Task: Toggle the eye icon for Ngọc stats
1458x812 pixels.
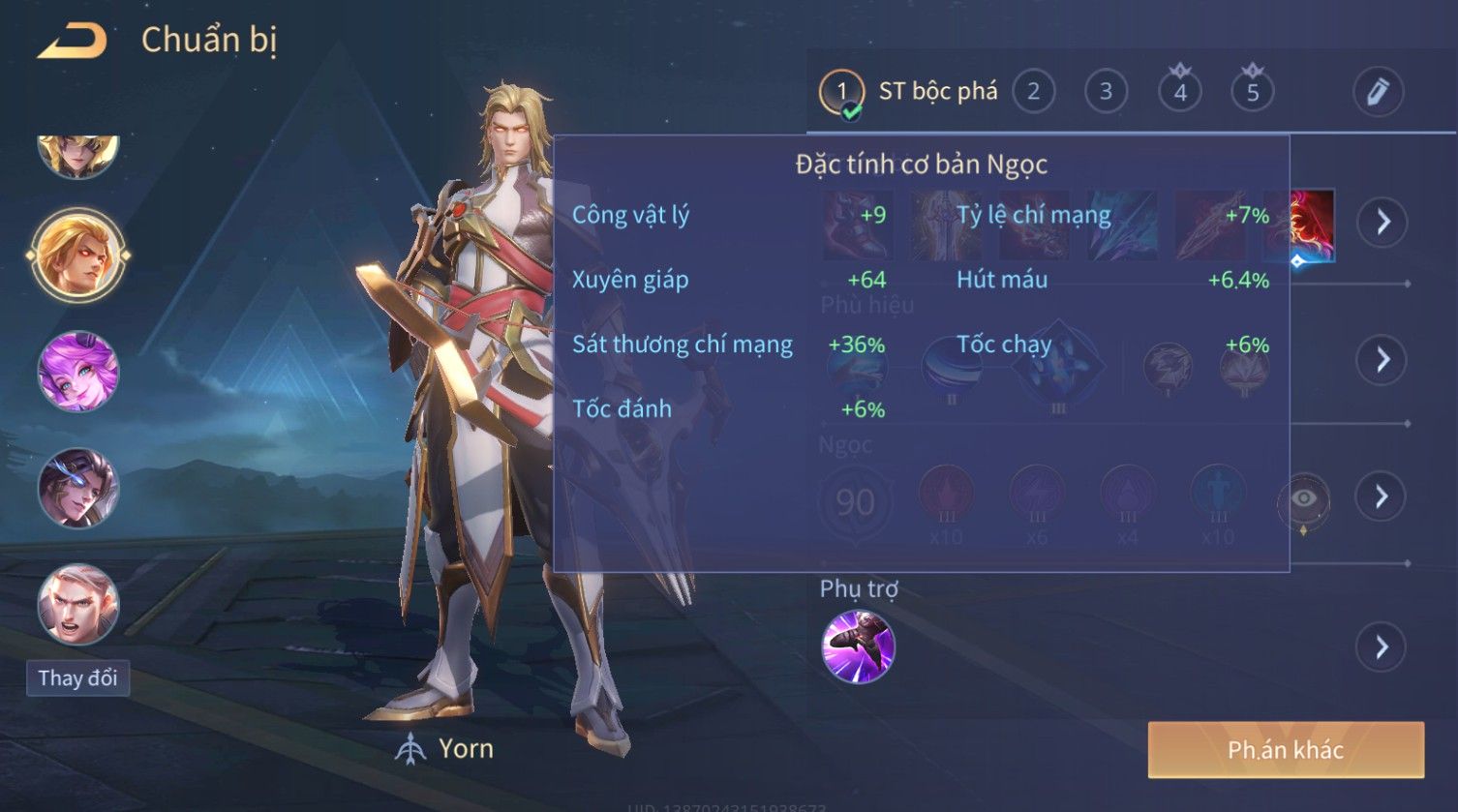Action: coord(1304,498)
